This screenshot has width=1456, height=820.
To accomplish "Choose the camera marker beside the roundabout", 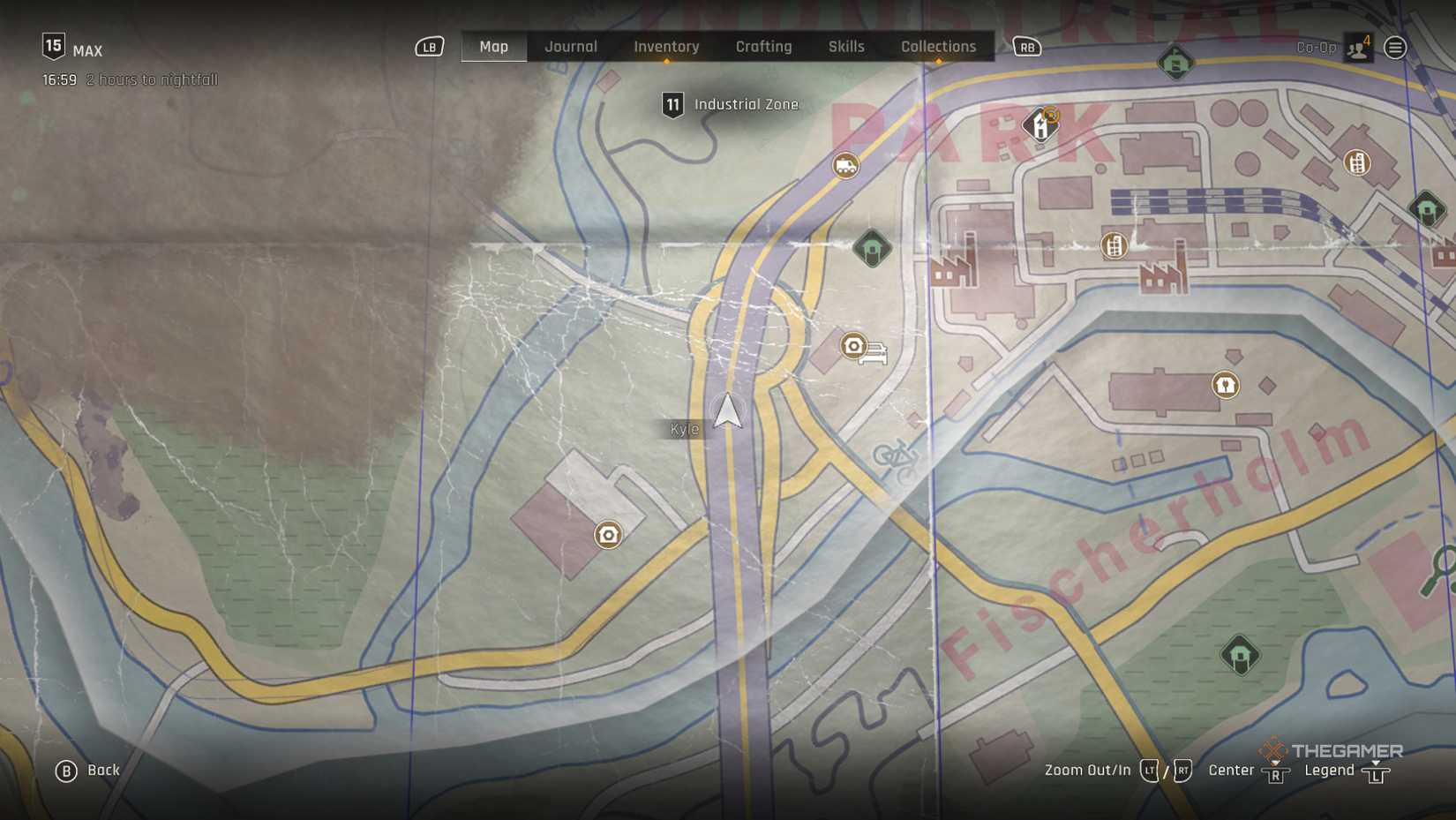I will 853,345.
